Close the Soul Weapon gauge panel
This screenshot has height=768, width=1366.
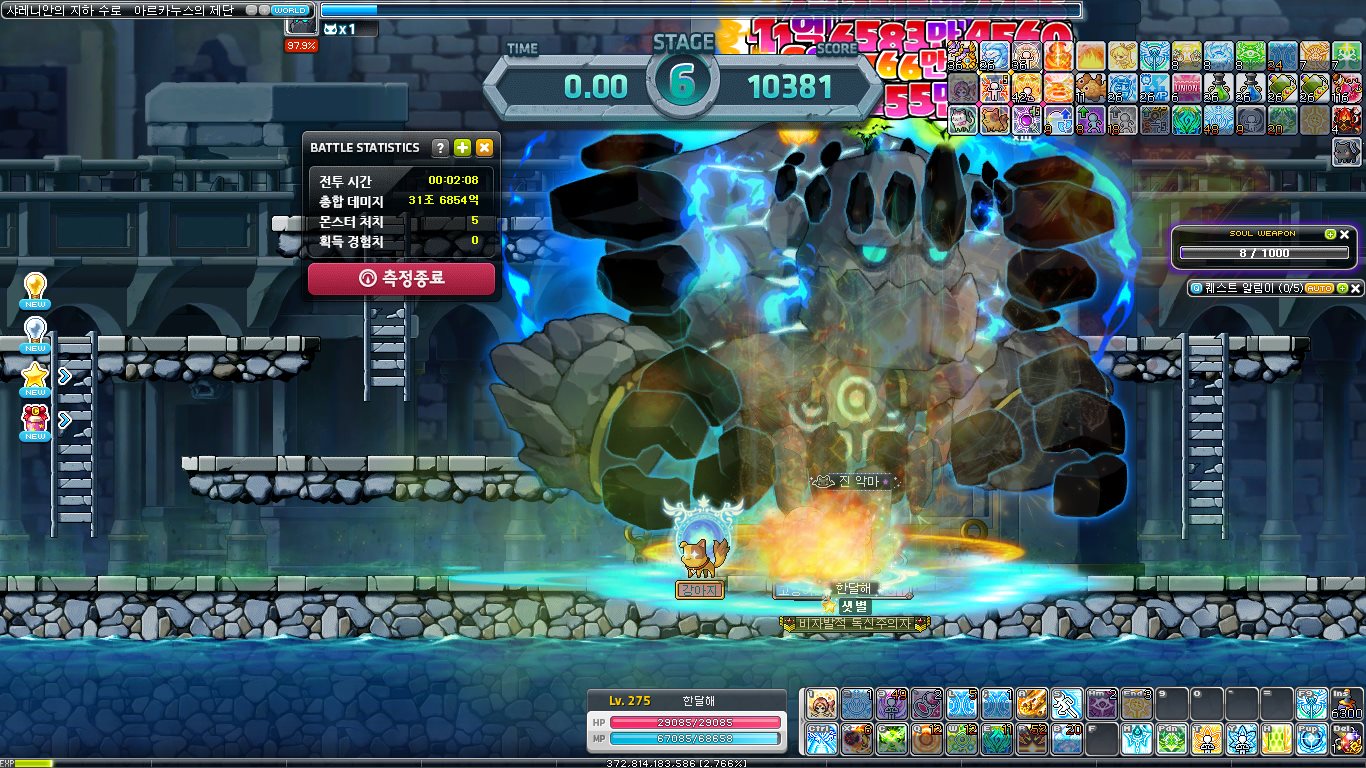[x=1345, y=234]
